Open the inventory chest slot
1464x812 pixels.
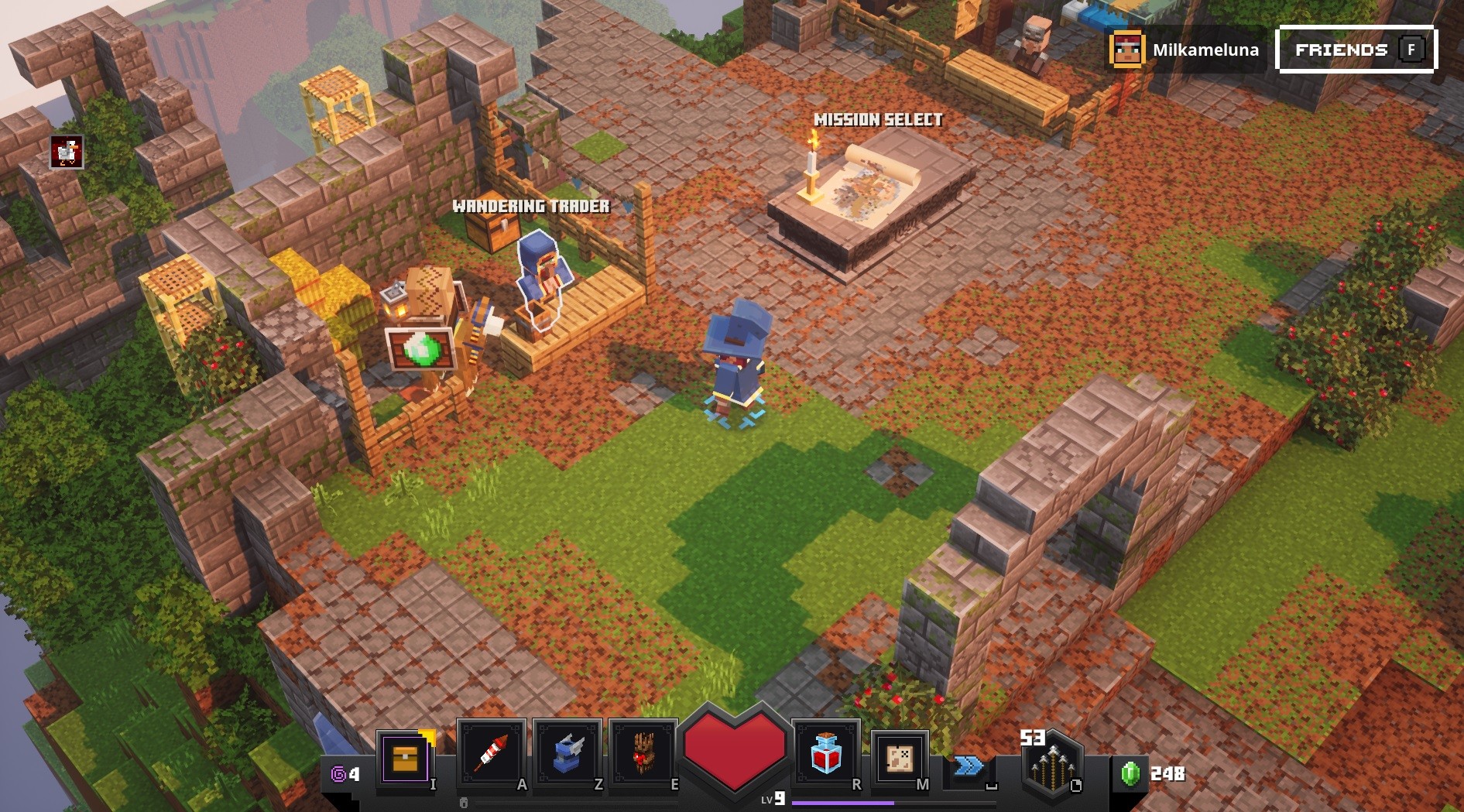405,758
